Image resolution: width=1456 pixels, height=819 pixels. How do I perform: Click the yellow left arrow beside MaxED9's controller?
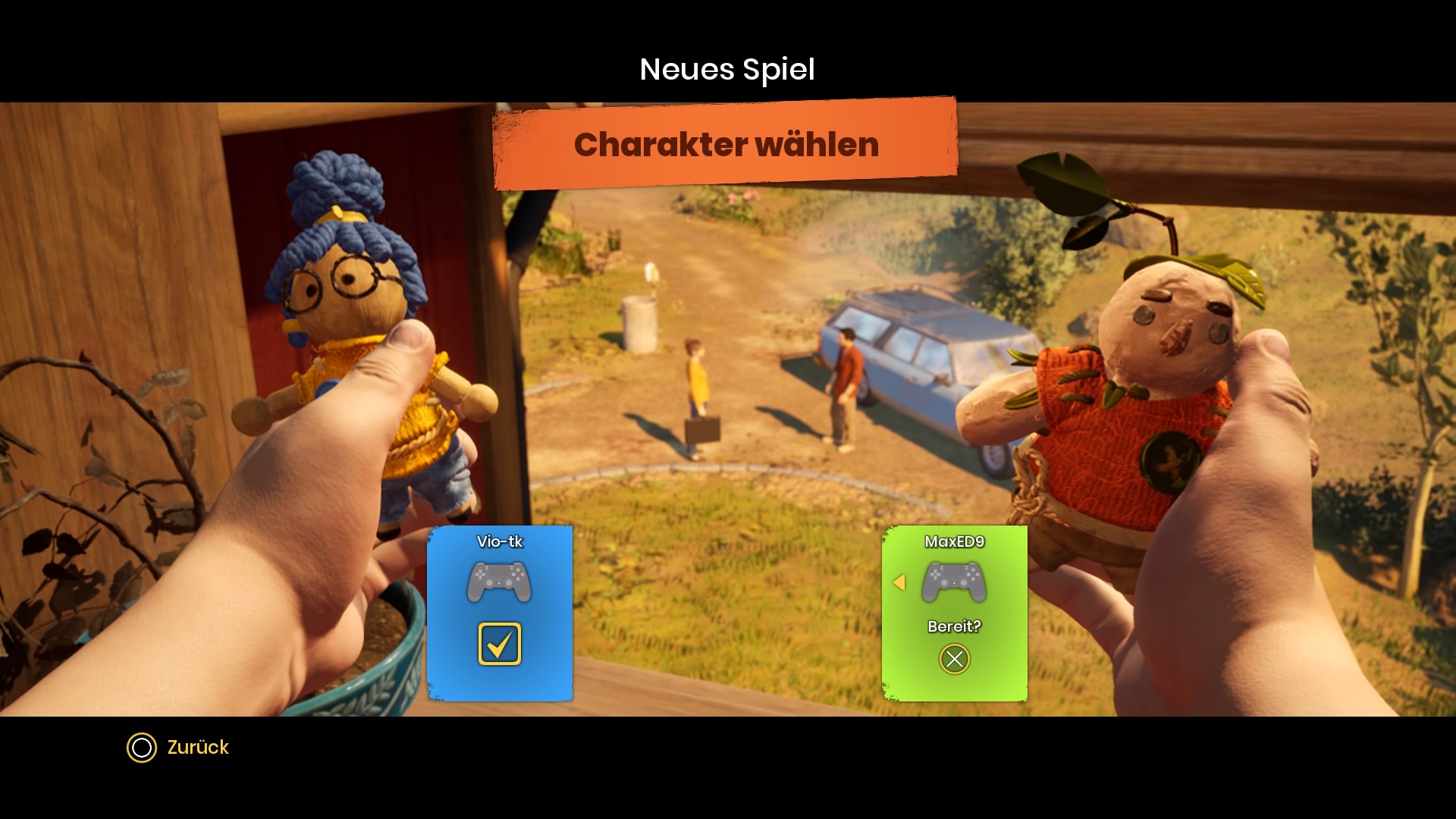coord(899,582)
